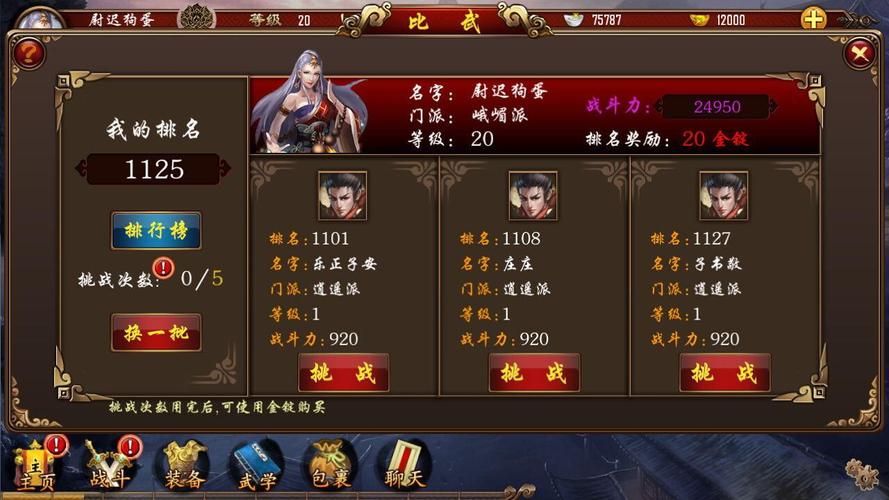Screen dimensions: 889x500
Task: Click the player avatar in top-left corner
Action: click(x=40, y=18)
